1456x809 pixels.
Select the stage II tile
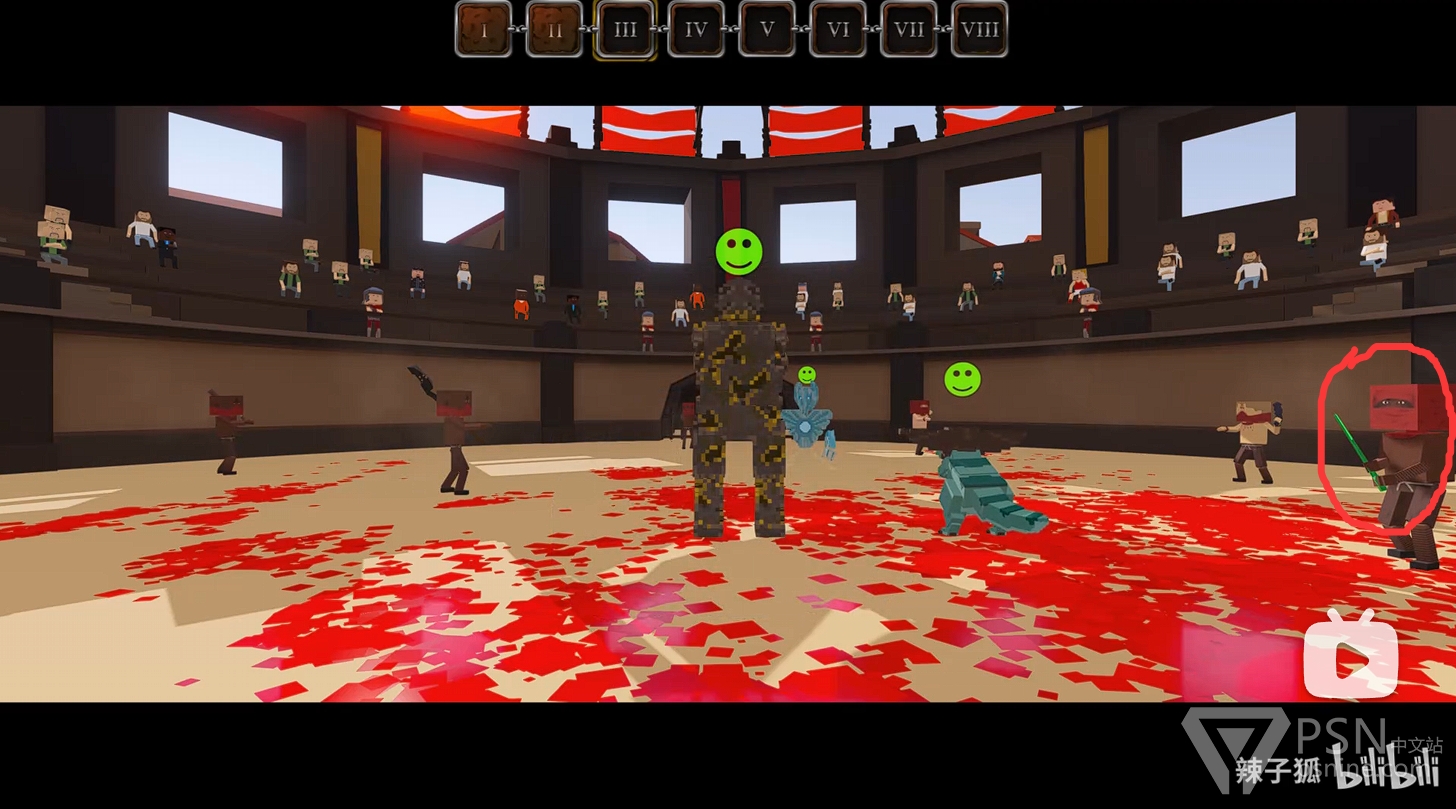pyautogui.click(x=554, y=29)
